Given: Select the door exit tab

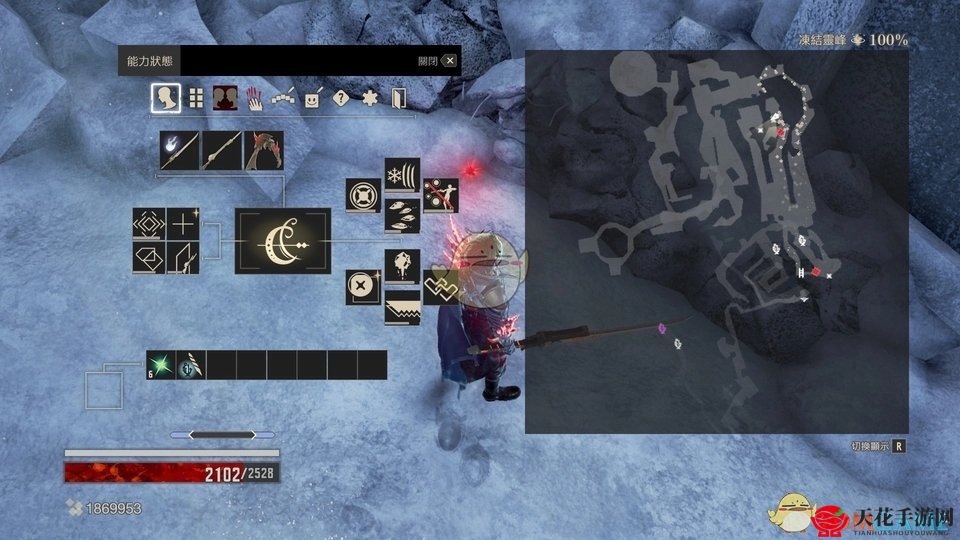Looking at the screenshot, I should [399, 98].
